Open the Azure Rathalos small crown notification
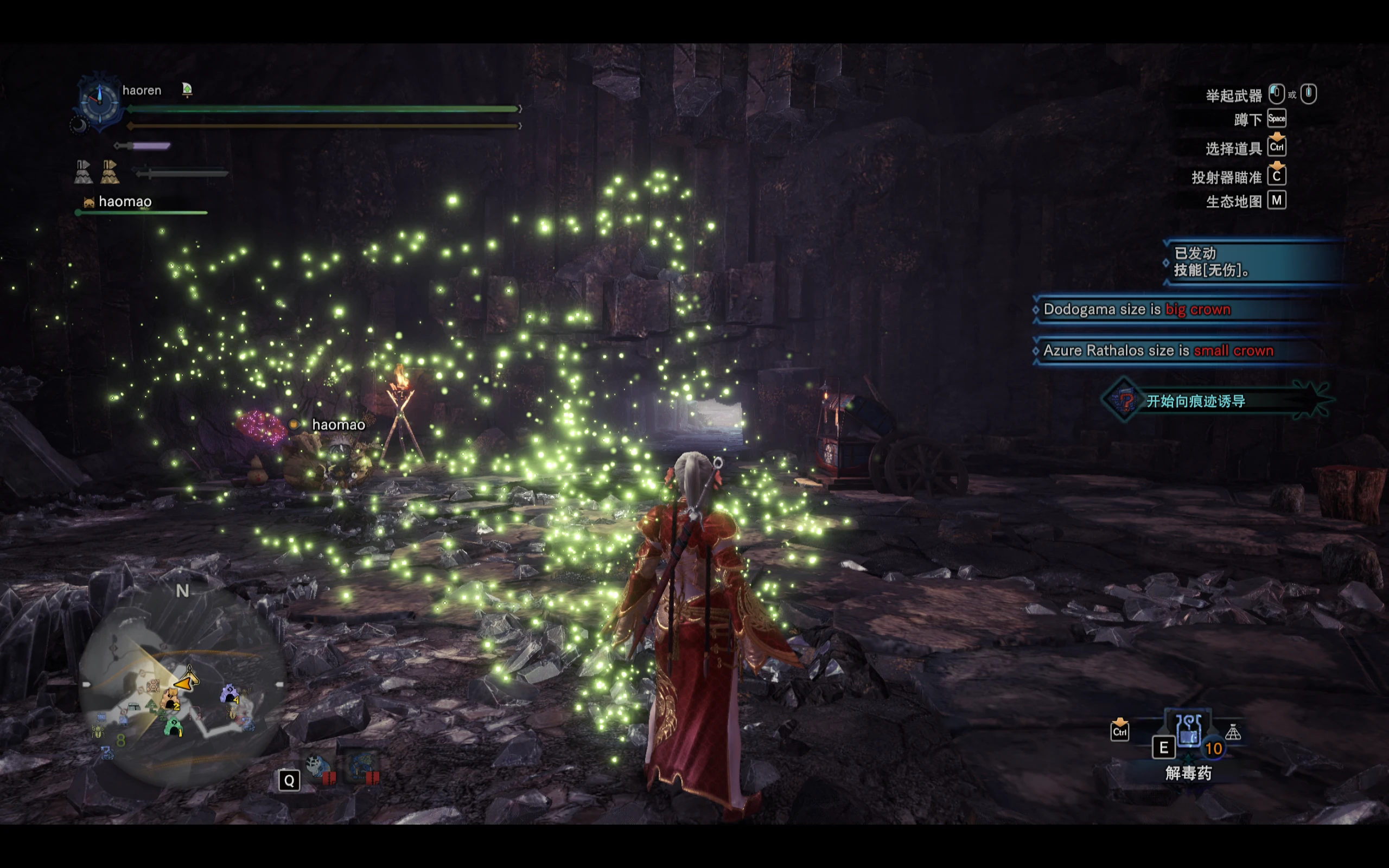 coord(1182,351)
